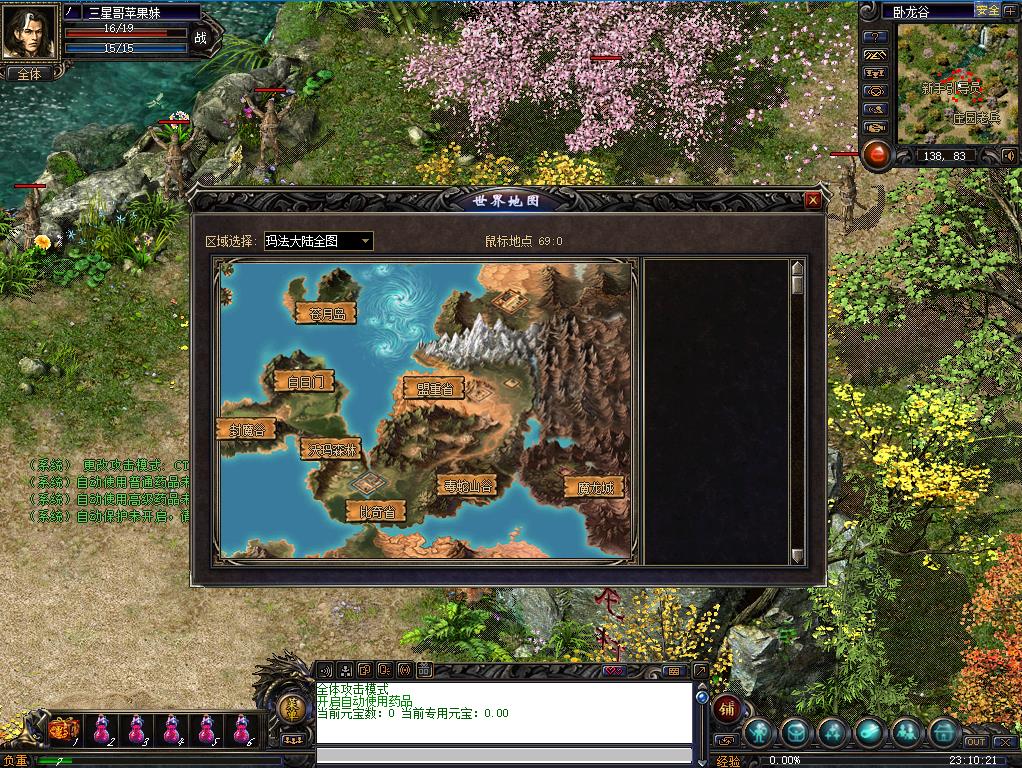Image resolution: width=1022 pixels, height=768 pixels.
Task: Open the house icon in the bottom bar
Action: point(942,734)
